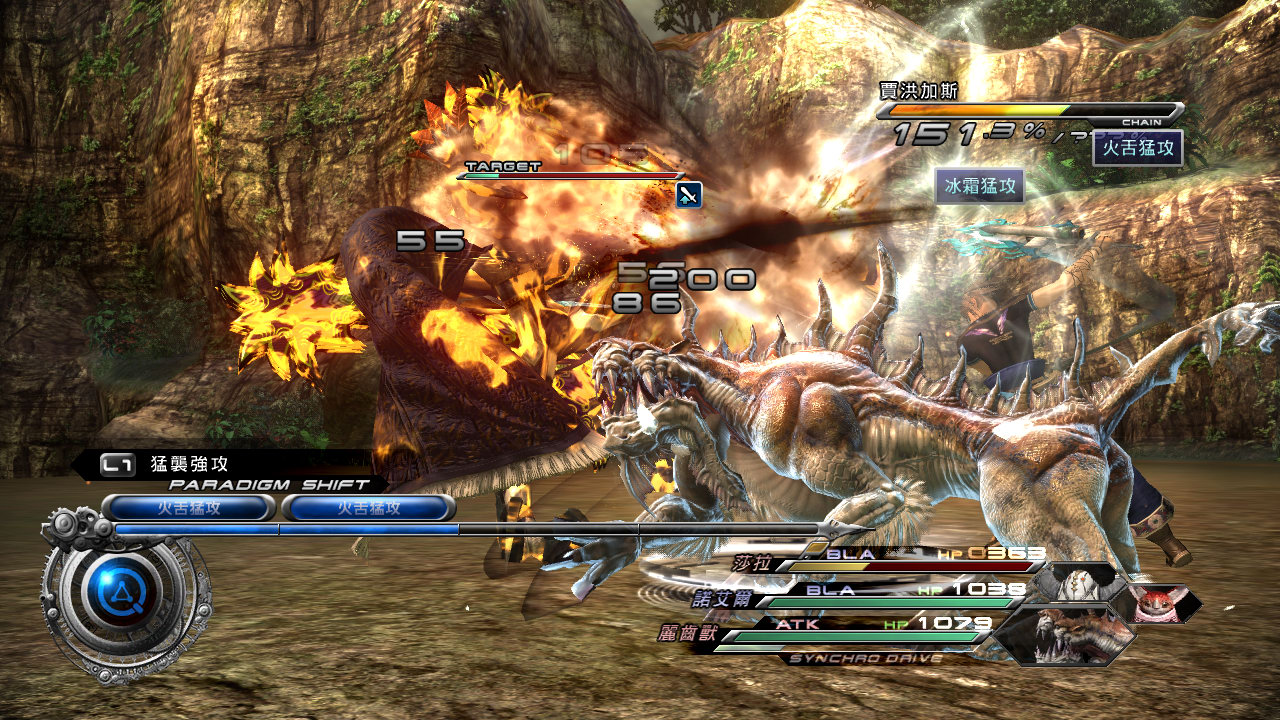The image size is (1280, 720).
Task: Click the sword status icon by the target bar
Action: (x=689, y=194)
